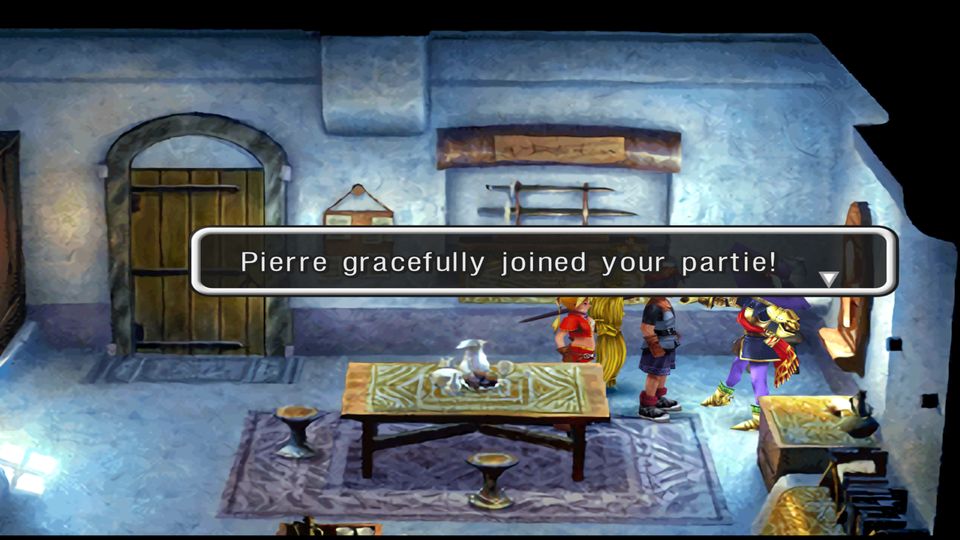The image size is (960, 540).
Task: Advance dialogue with the white arrow indicator
Action: (828, 279)
